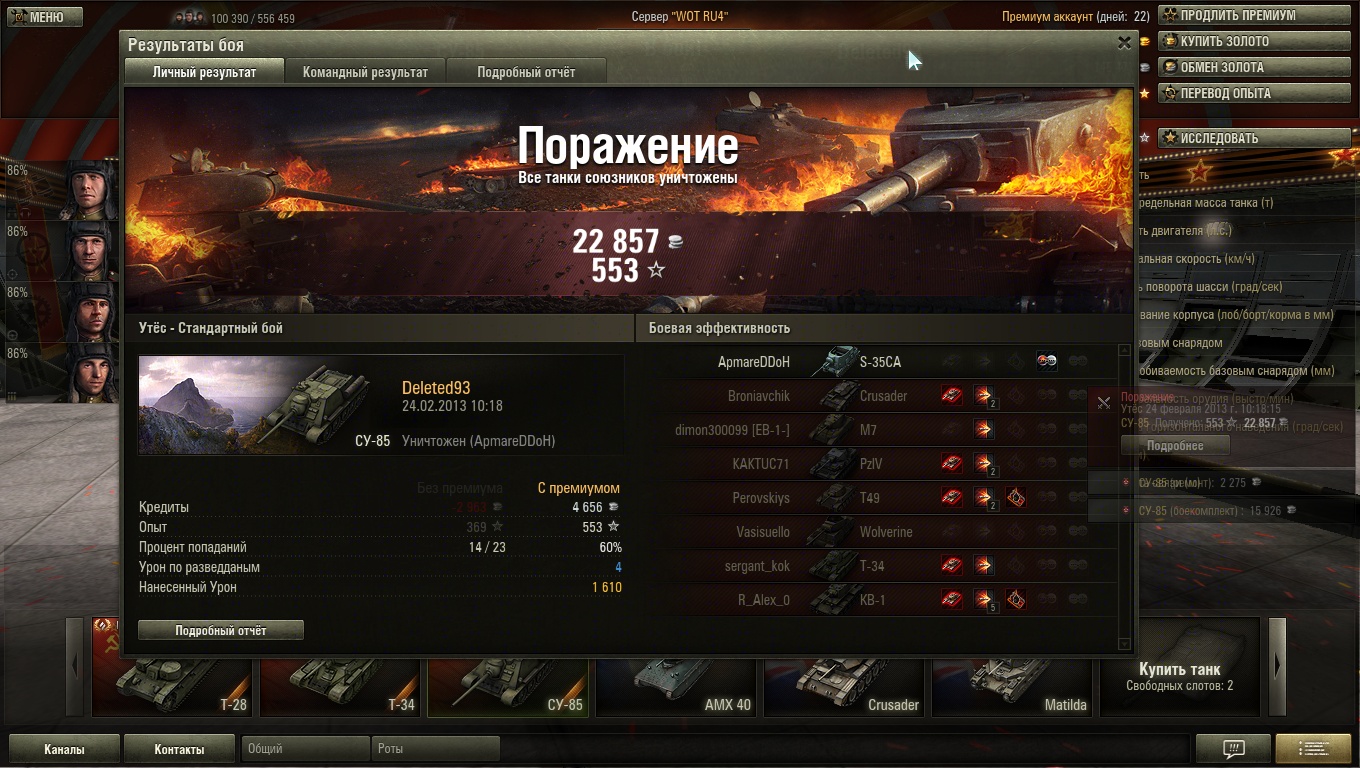Viewport: 1360px width, 768px height.
Task: Click the Подробнее notification button
Action: coord(1174,446)
